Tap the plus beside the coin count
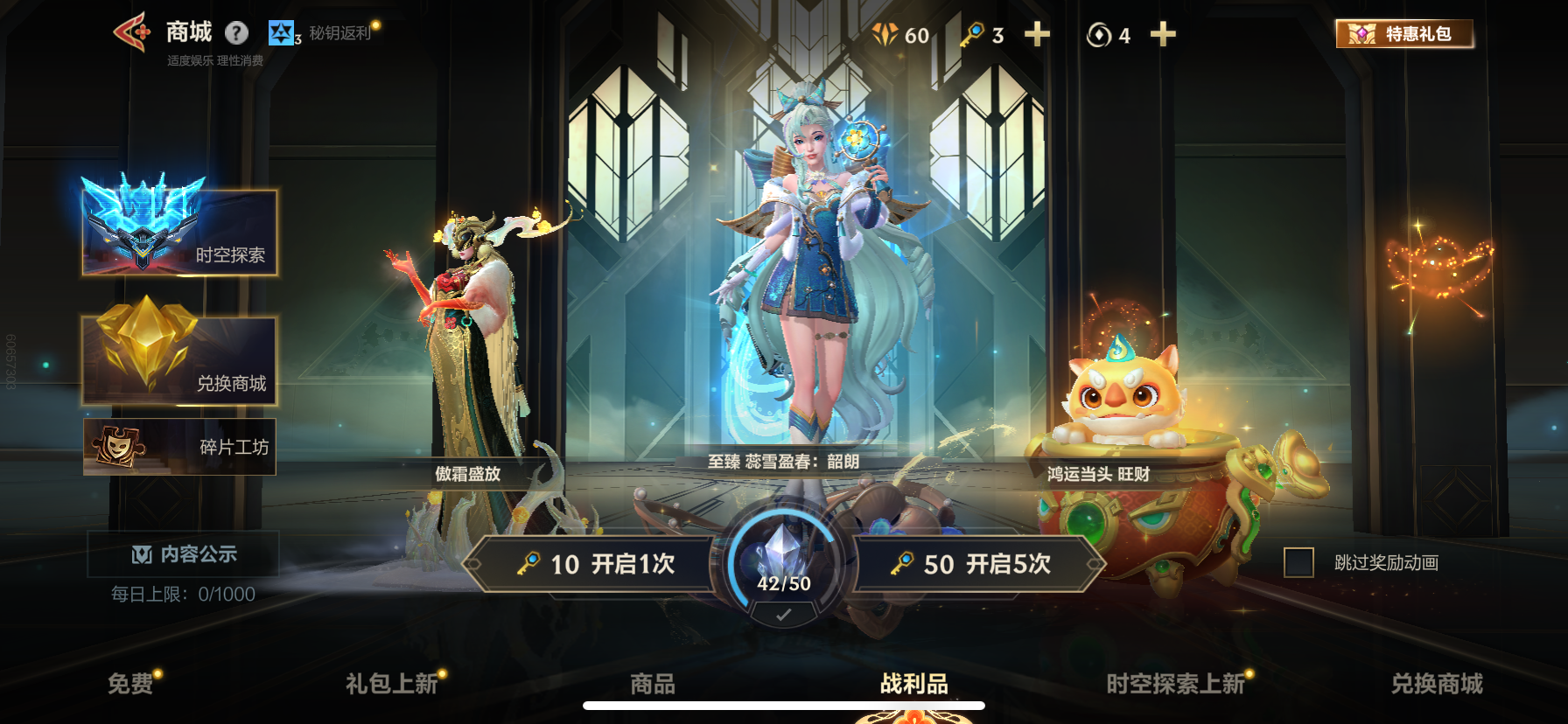The height and width of the screenshot is (724, 1568). [1164, 36]
